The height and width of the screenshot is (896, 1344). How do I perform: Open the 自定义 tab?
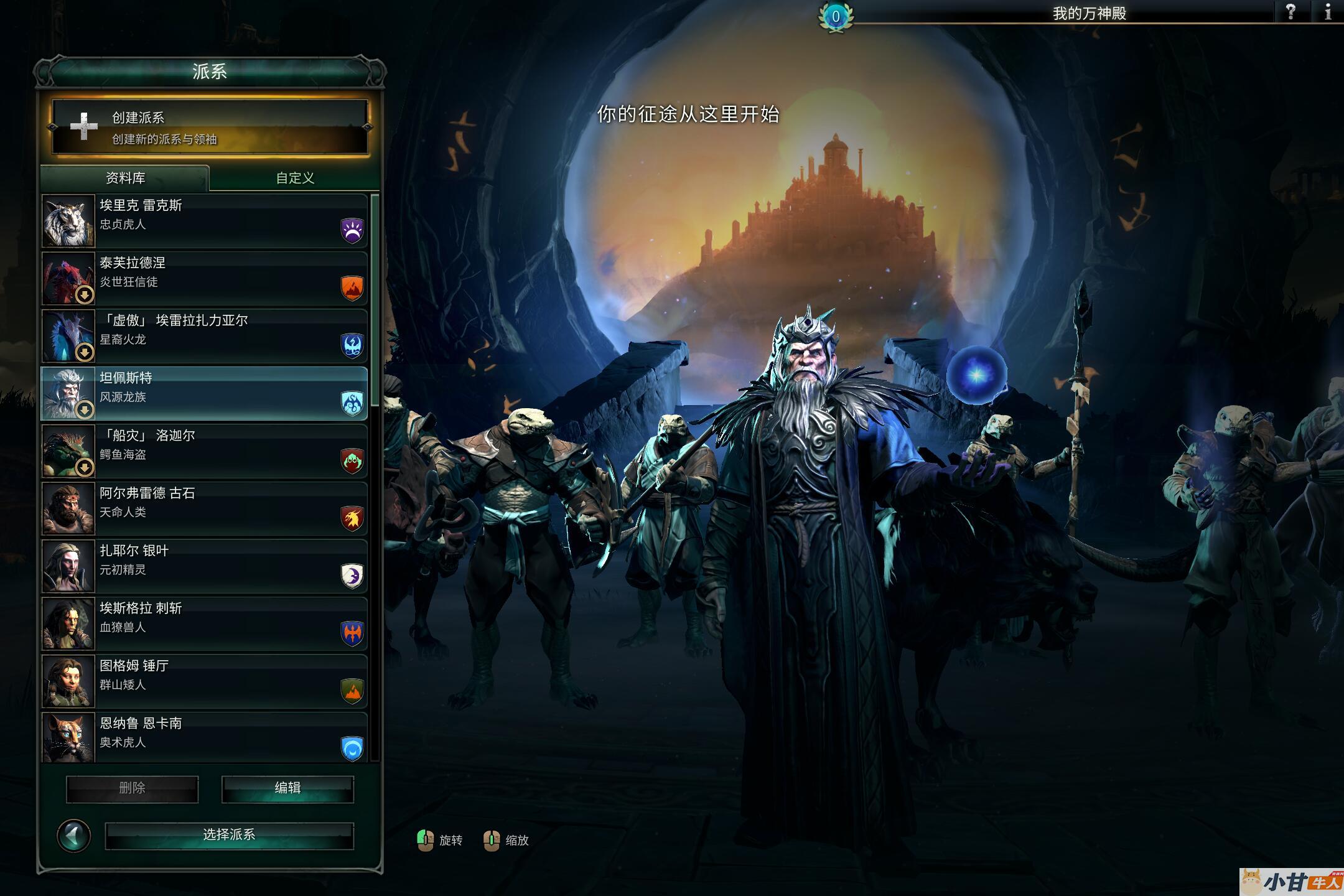295,178
